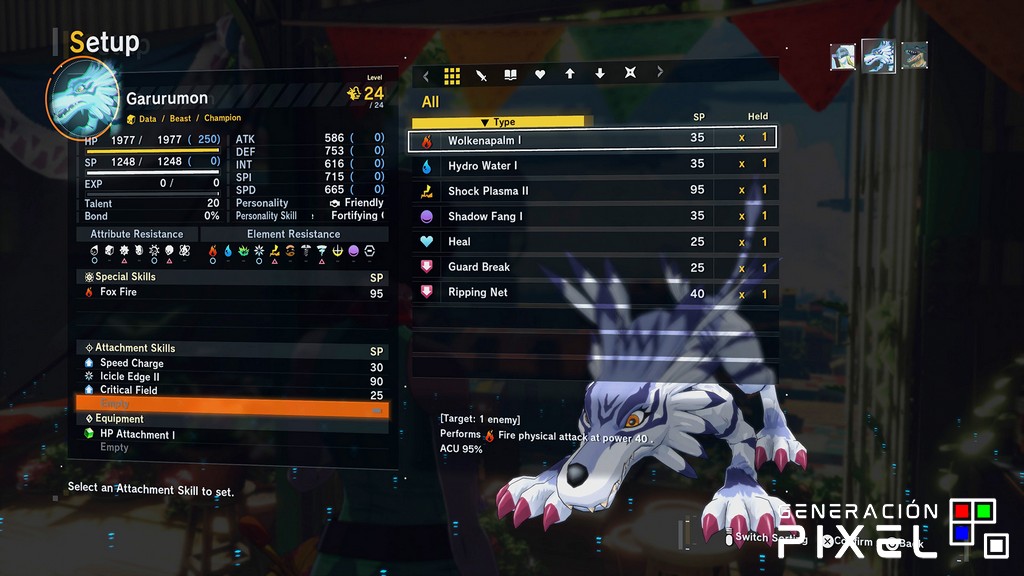
Task: Select the Icicle Edge II attachment slot
Action: click(230, 377)
